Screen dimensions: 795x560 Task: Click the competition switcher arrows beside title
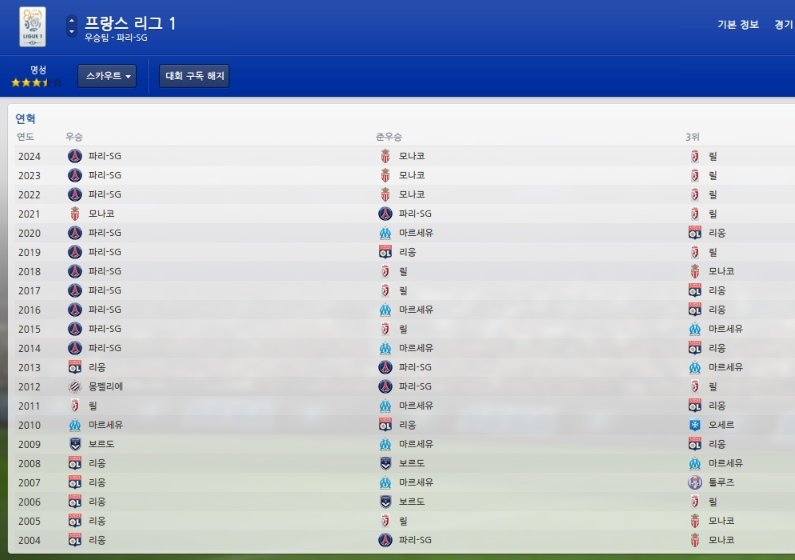coord(71,26)
